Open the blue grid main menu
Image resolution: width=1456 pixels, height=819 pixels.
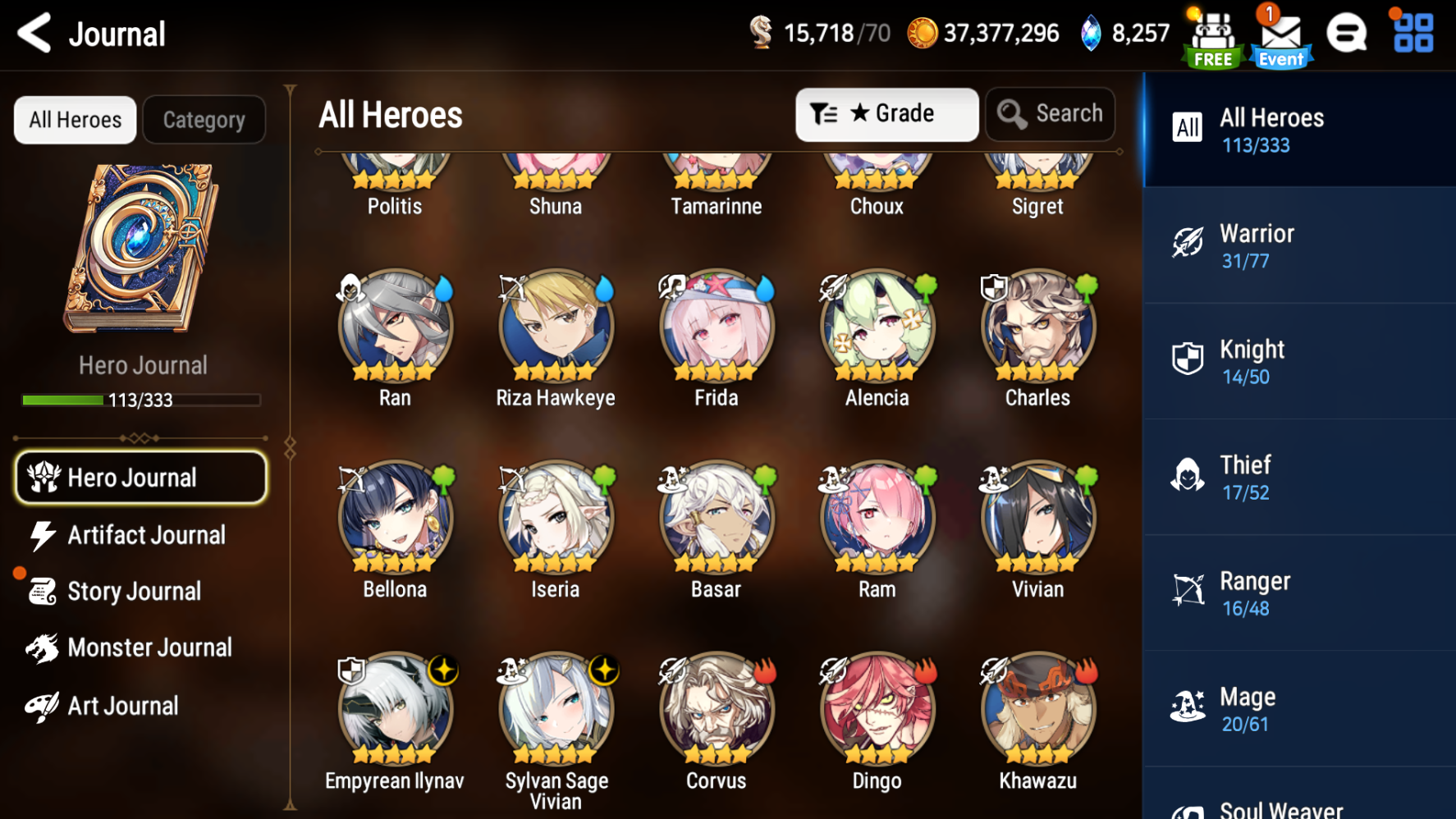(1413, 34)
